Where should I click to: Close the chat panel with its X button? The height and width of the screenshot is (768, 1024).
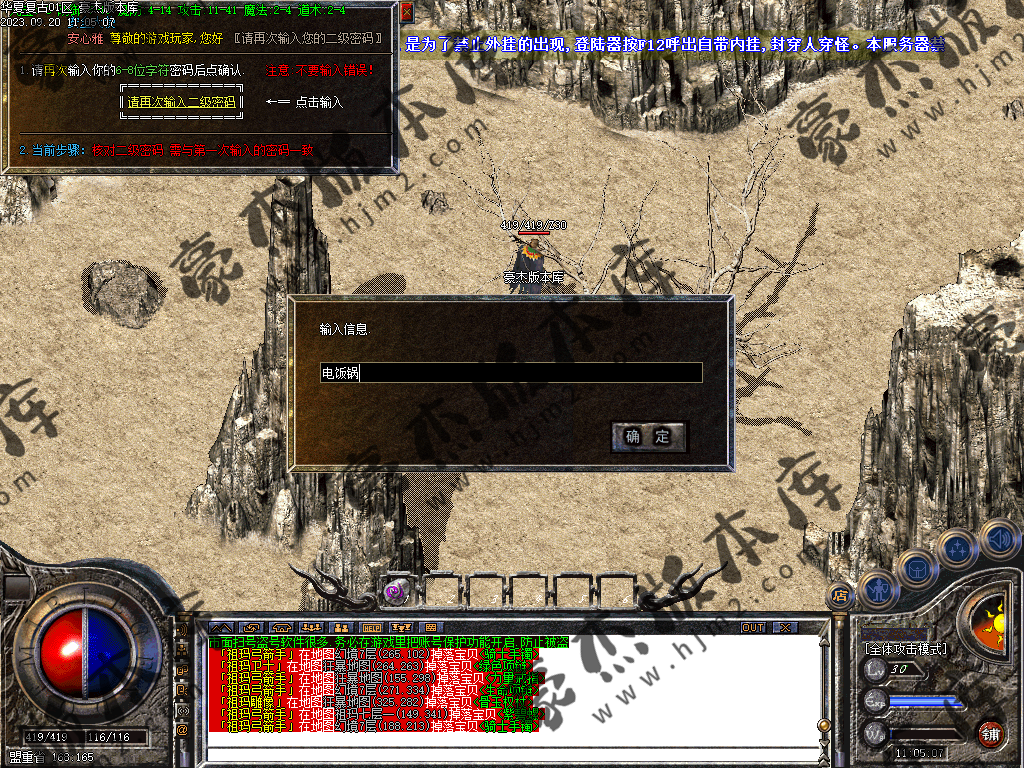[786, 628]
